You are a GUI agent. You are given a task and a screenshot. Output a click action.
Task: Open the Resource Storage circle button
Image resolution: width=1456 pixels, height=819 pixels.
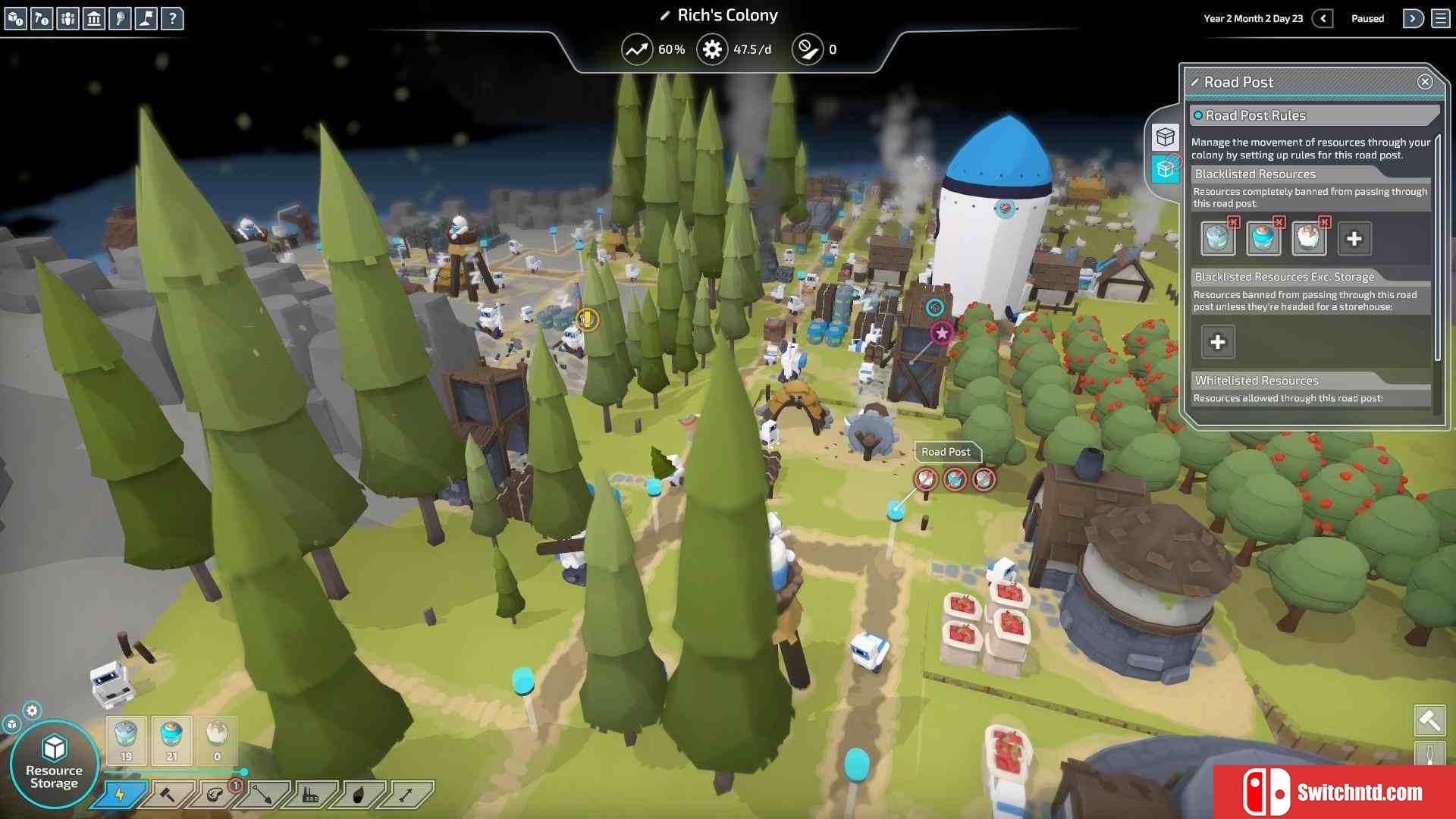point(54,764)
